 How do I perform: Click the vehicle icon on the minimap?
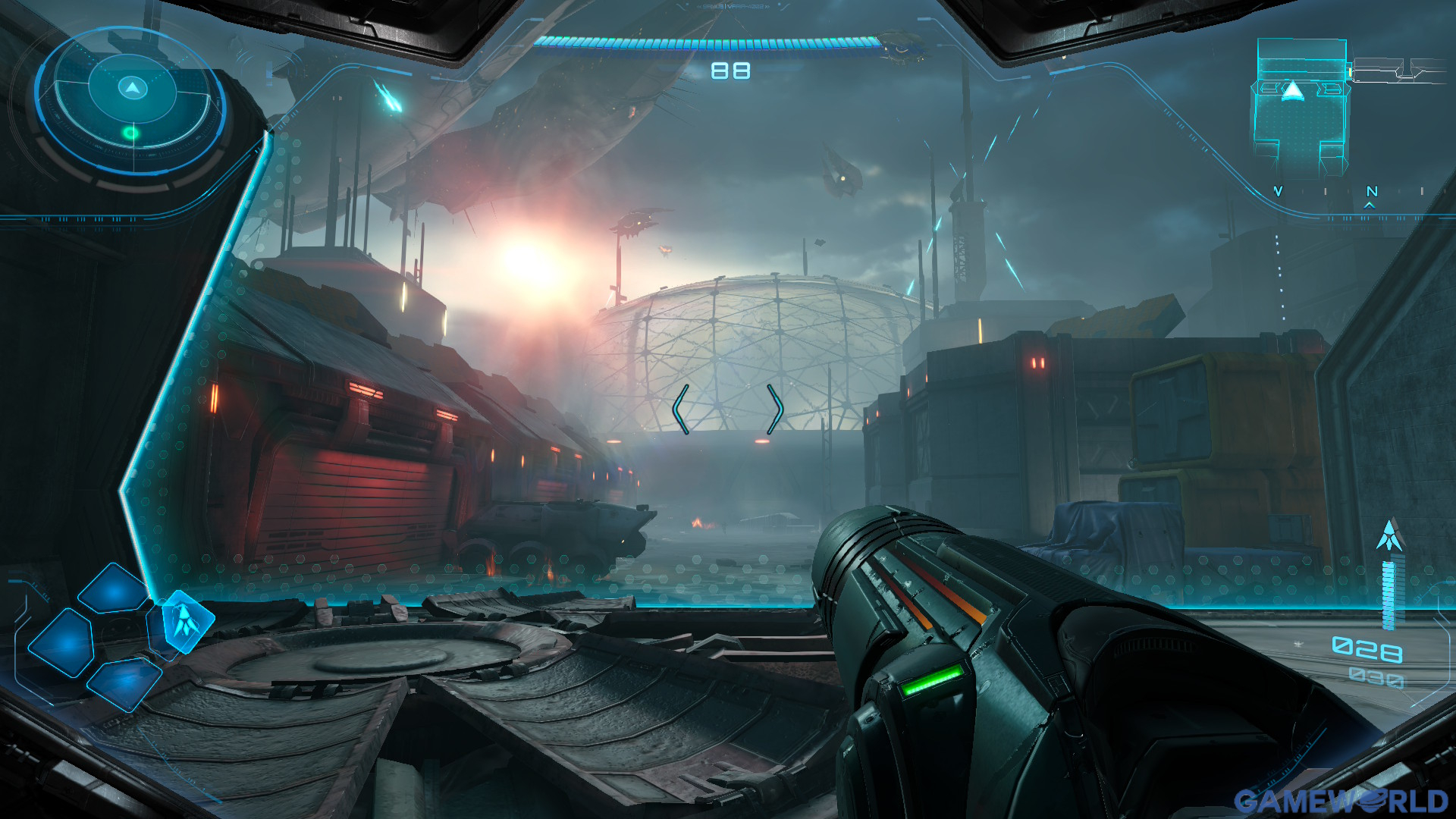(1293, 90)
